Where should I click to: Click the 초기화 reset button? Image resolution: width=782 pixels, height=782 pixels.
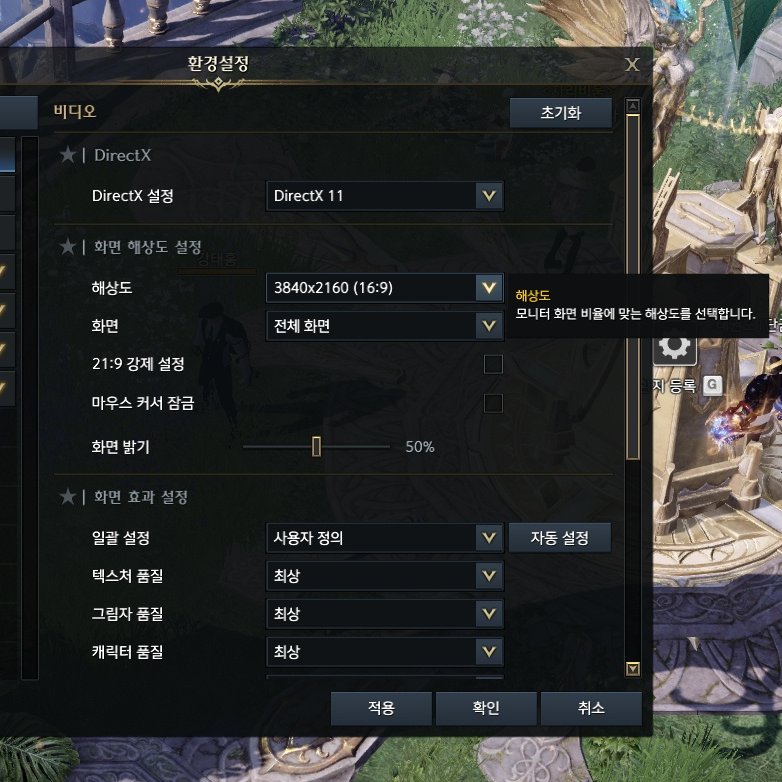pyautogui.click(x=560, y=113)
